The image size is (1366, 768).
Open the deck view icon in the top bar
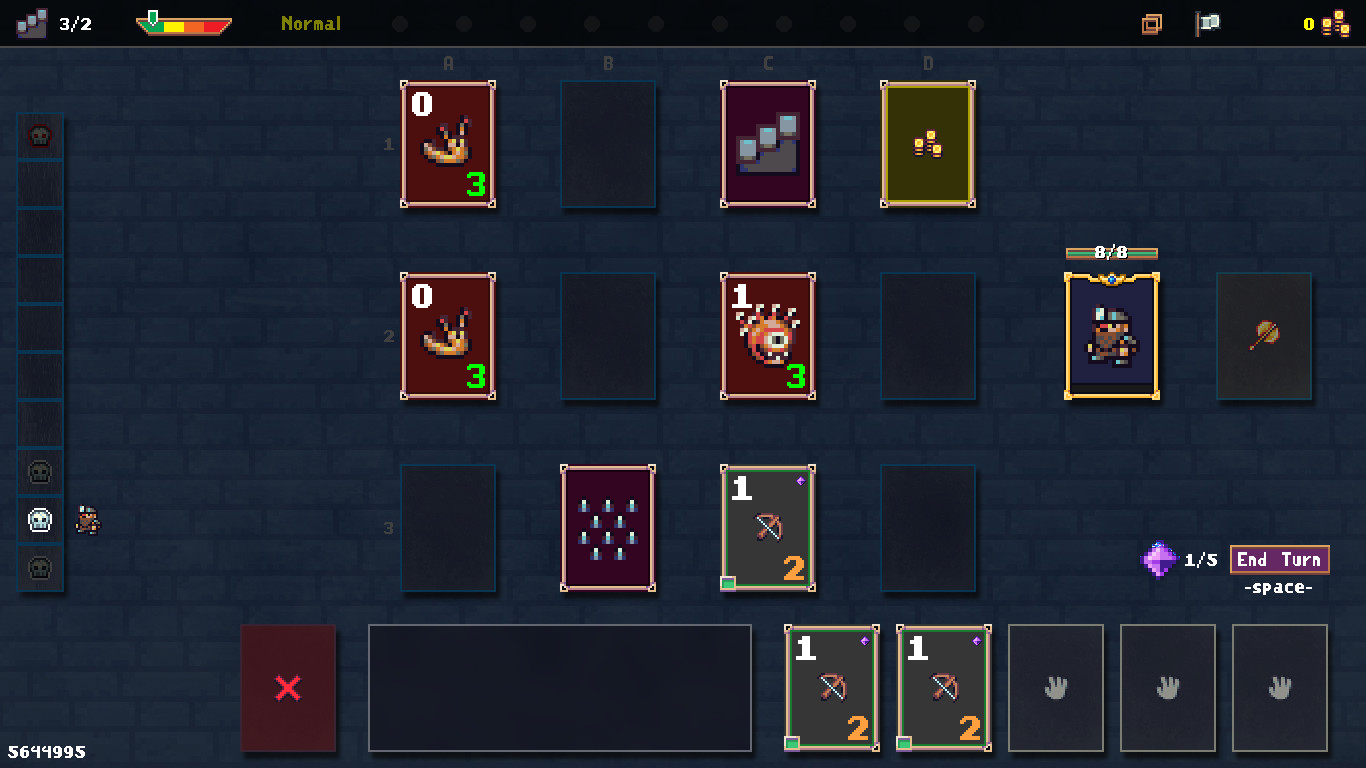(x=1149, y=23)
